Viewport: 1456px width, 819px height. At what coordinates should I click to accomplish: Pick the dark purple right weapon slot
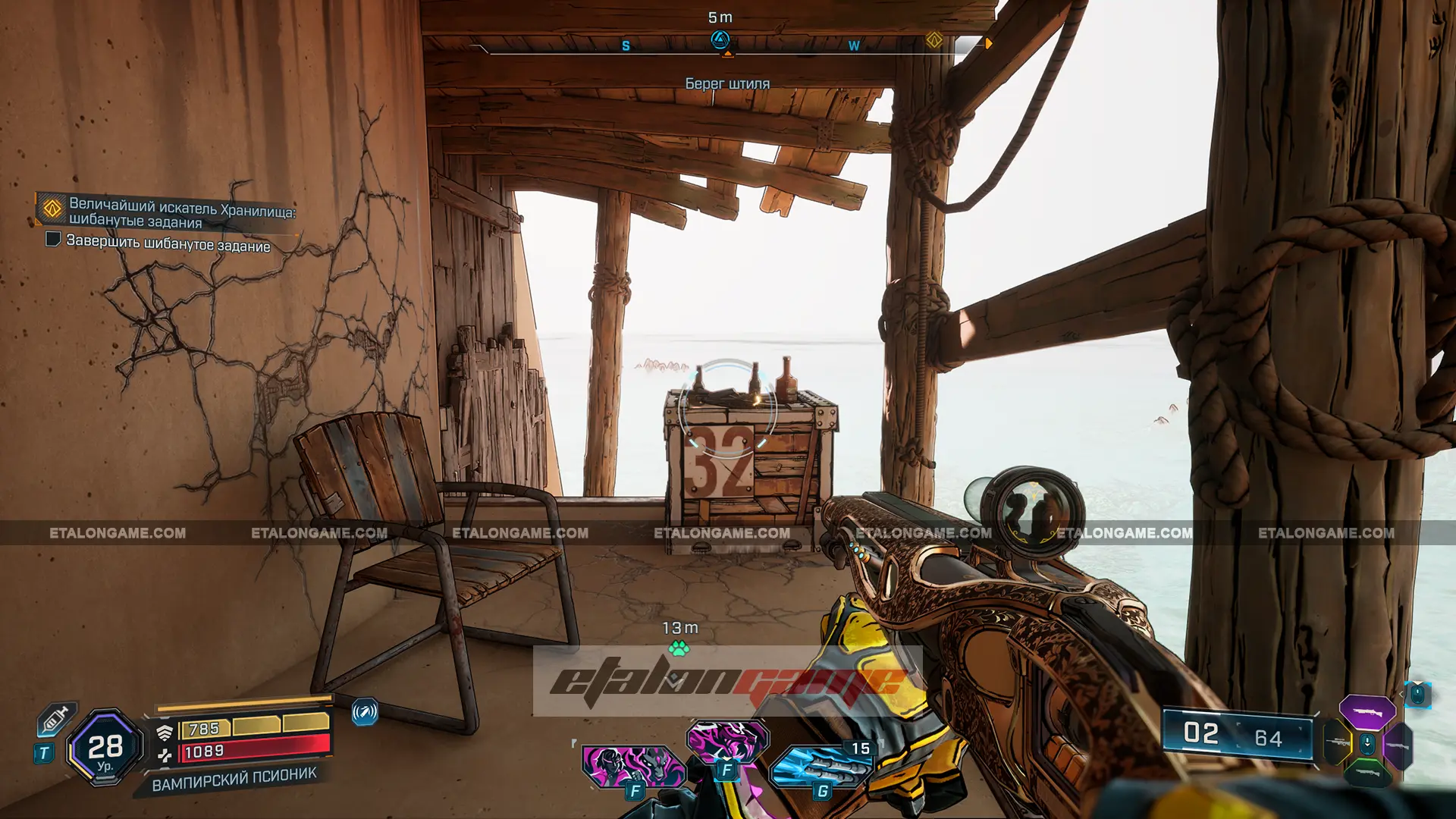(1398, 746)
